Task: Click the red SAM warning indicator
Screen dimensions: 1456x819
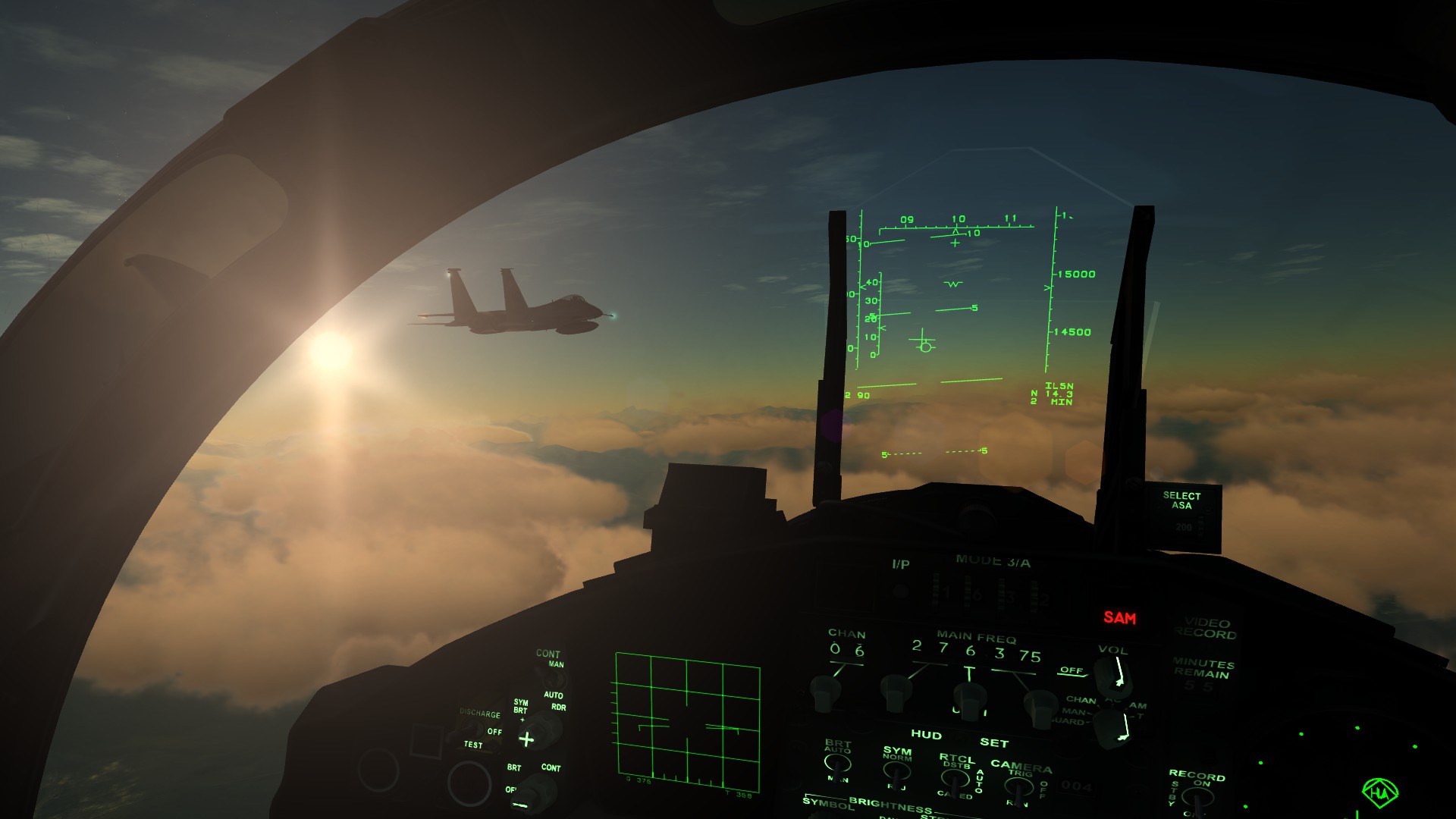Action: (1120, 617)
